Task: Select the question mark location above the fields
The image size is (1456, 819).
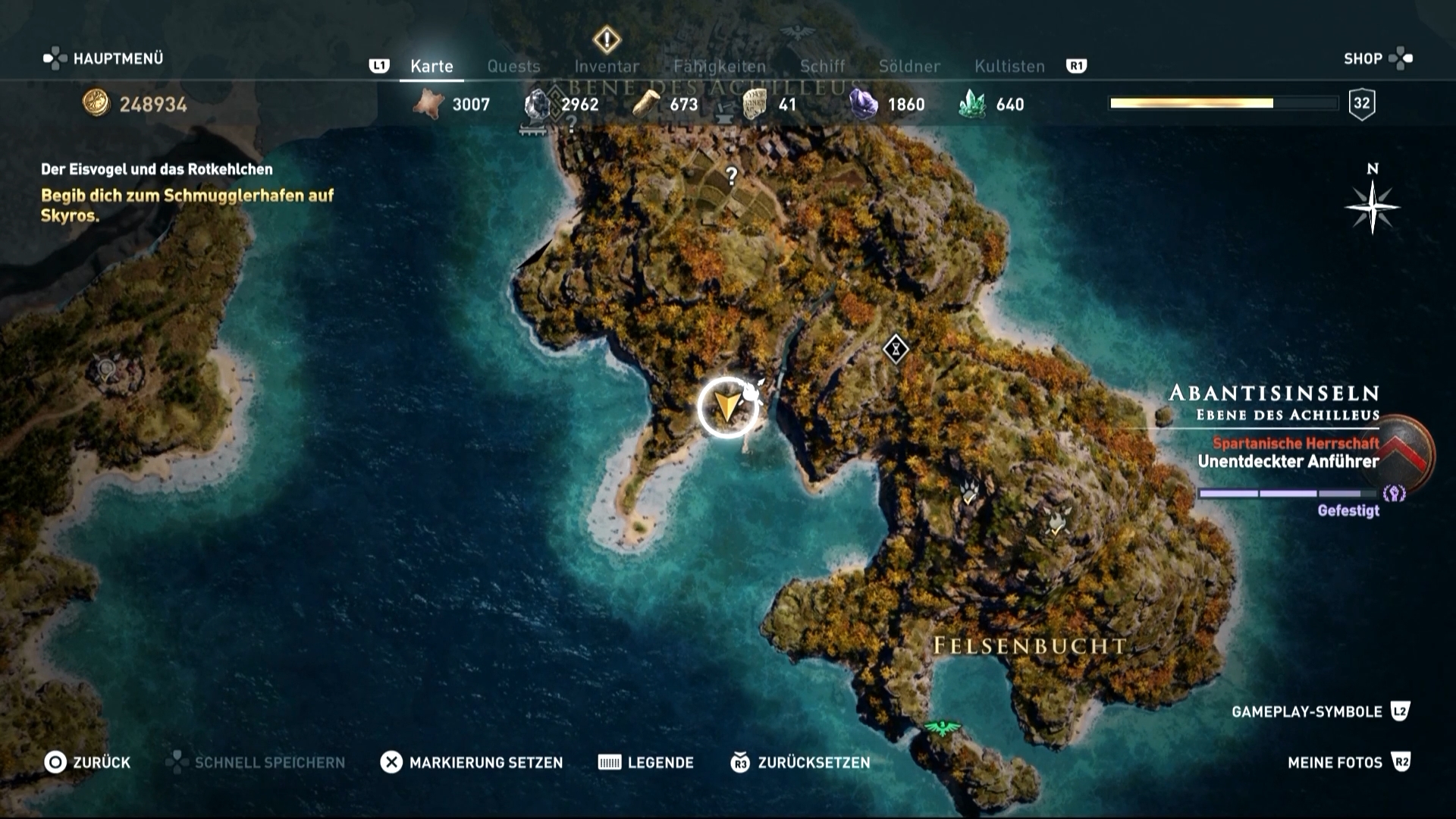Action: (731, 176)
